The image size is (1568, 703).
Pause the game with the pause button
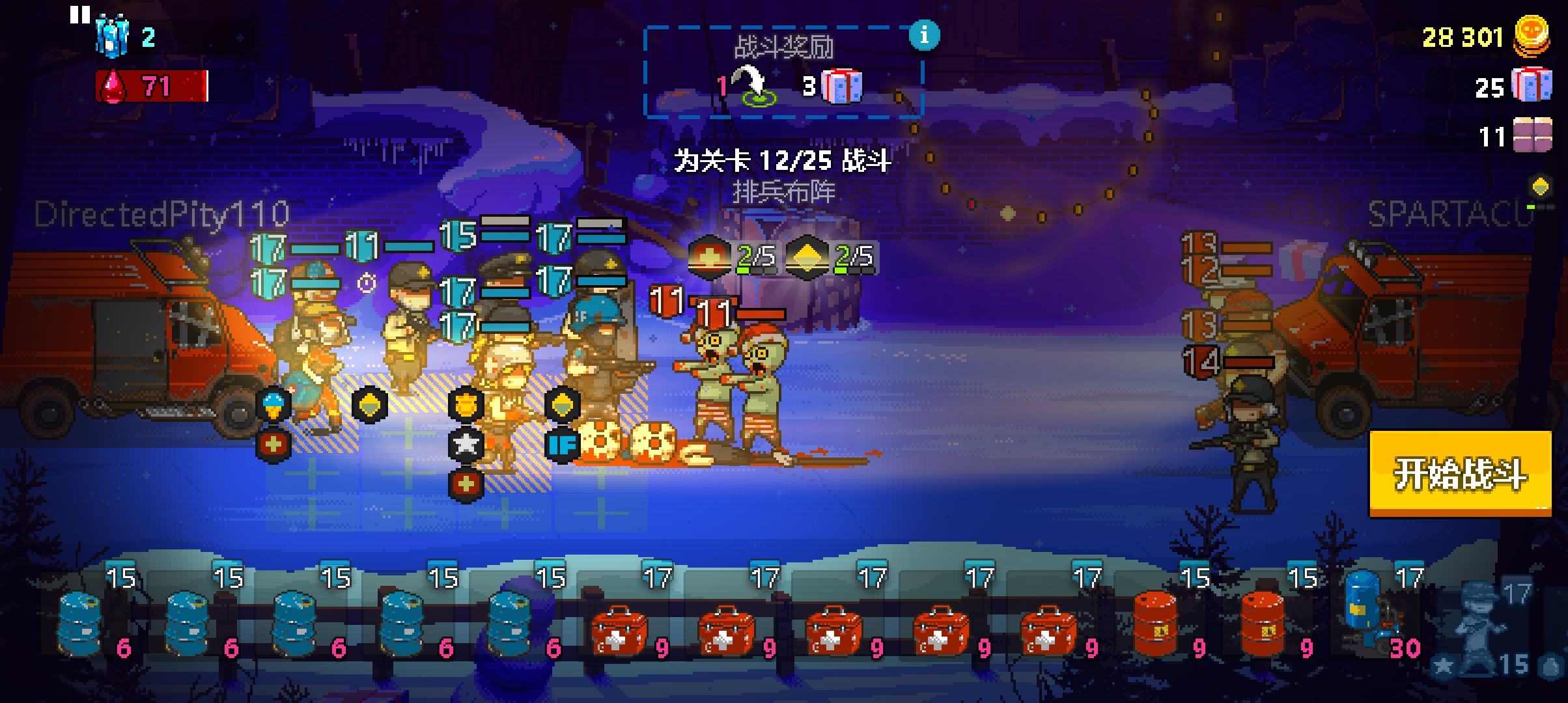point(80,15)
